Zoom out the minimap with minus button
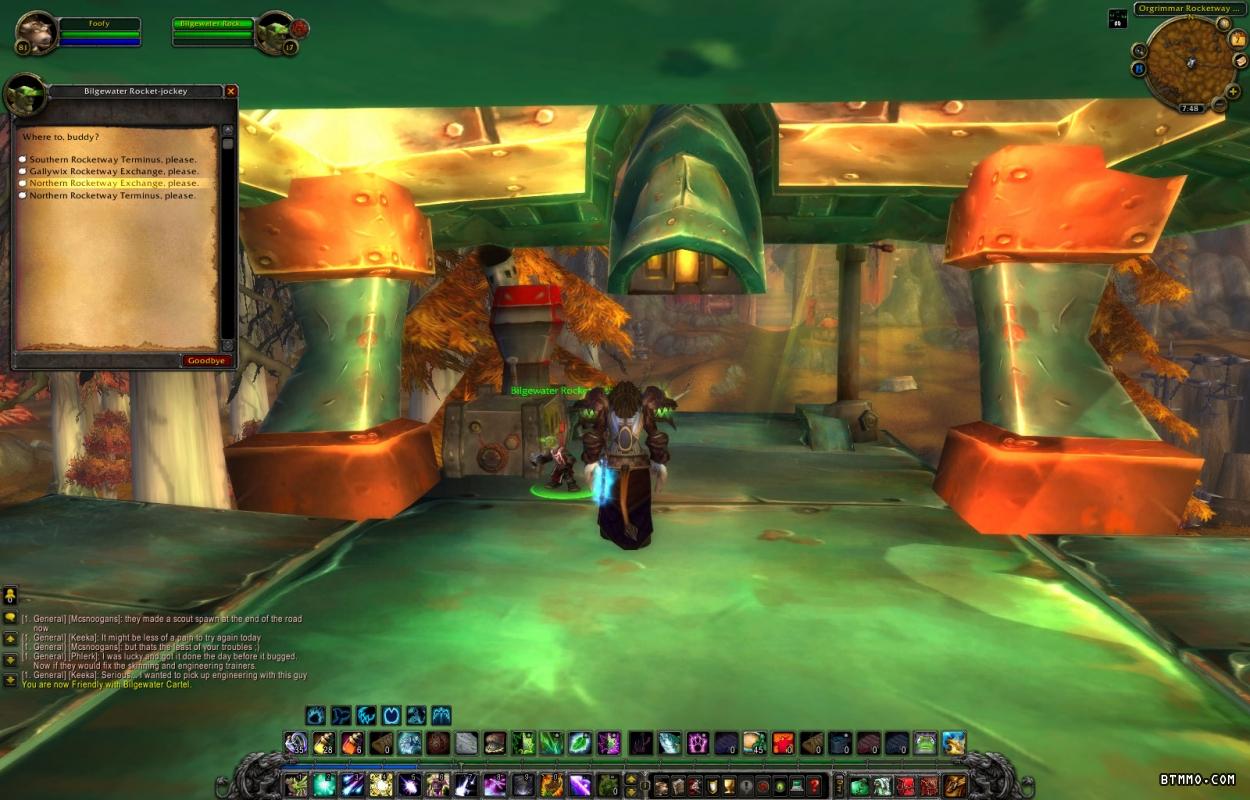The width and height of the screenshot is (1250, 800). pos(1219,105)
